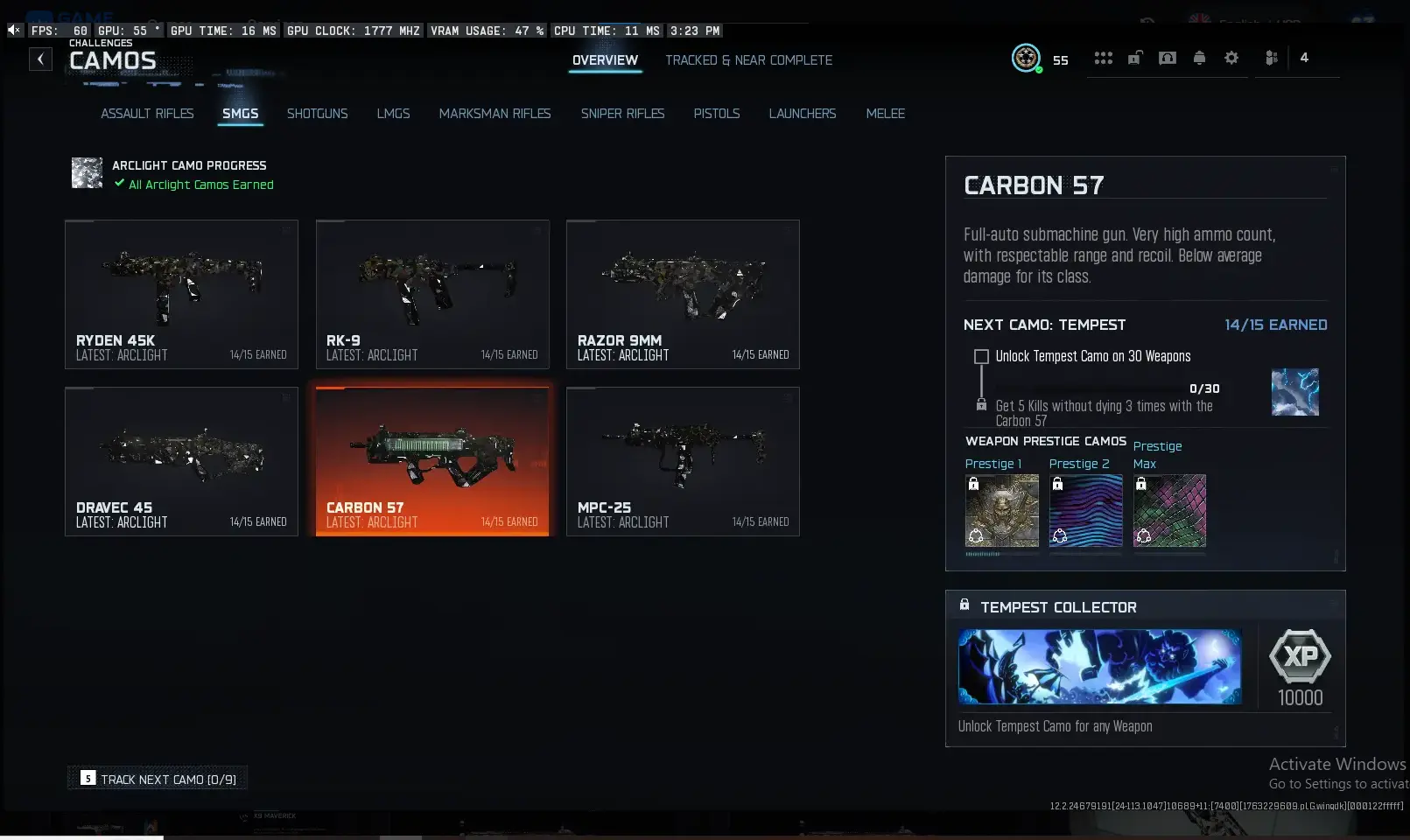
Task: Switch to the ASSAULT RIFLES tab
Action: [x=147, y=114]
